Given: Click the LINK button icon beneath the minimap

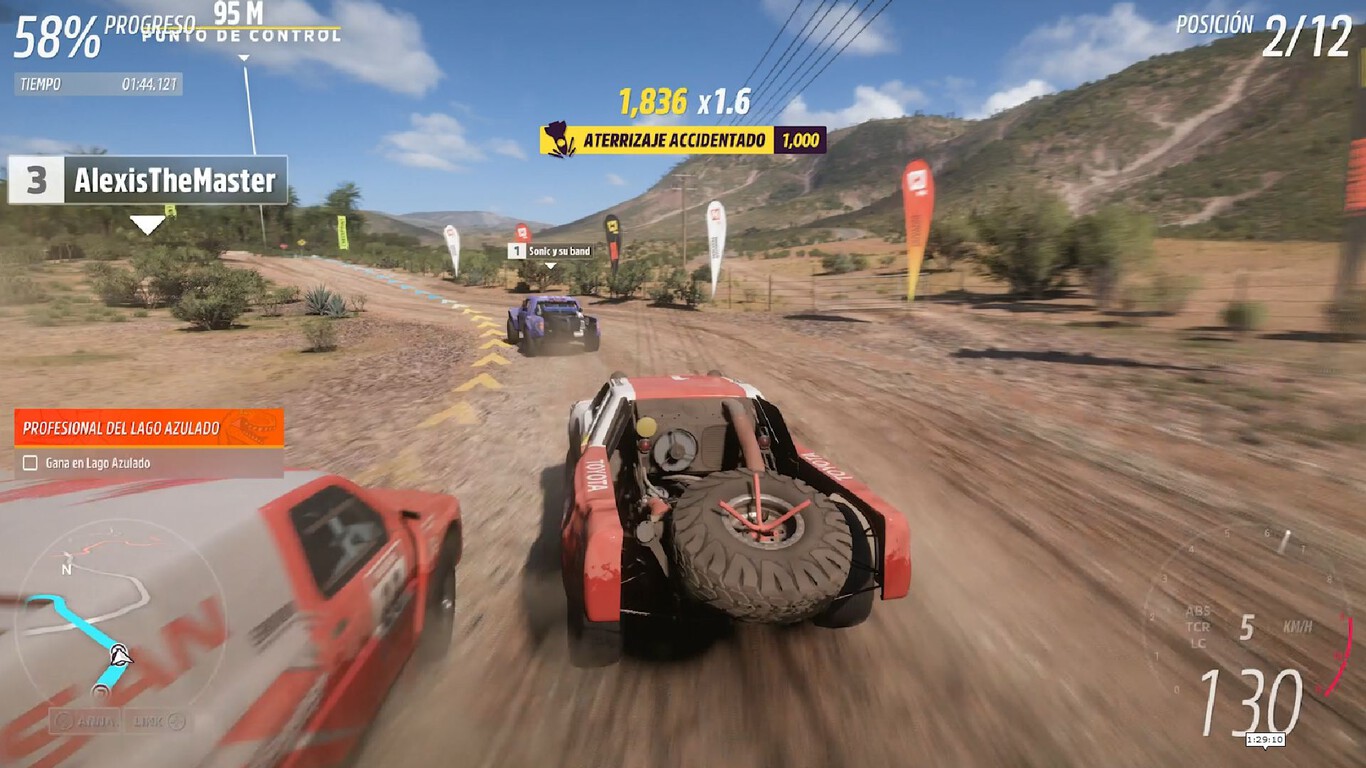Looking at the screenshot, I should [x=175, y=722].
